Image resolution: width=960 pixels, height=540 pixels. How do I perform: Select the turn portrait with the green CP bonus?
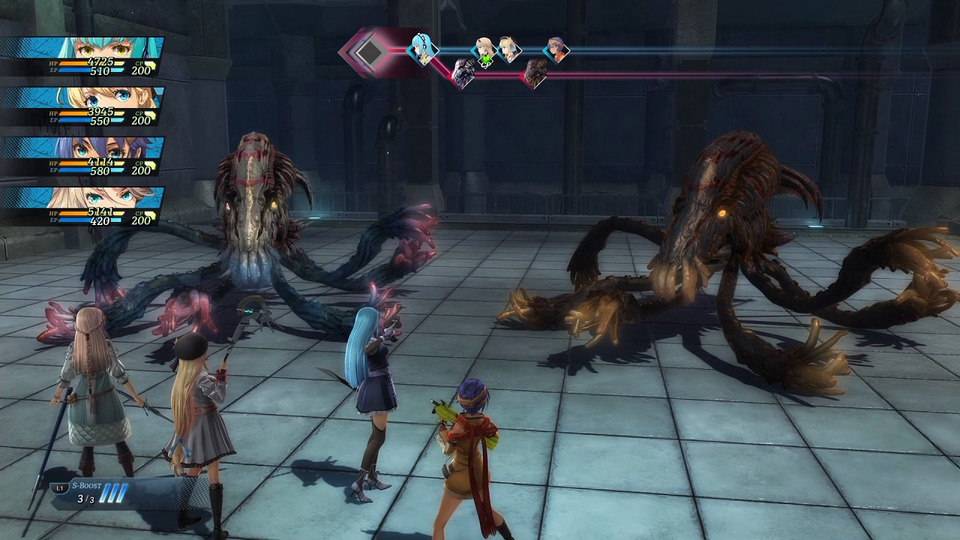point(485,51)
